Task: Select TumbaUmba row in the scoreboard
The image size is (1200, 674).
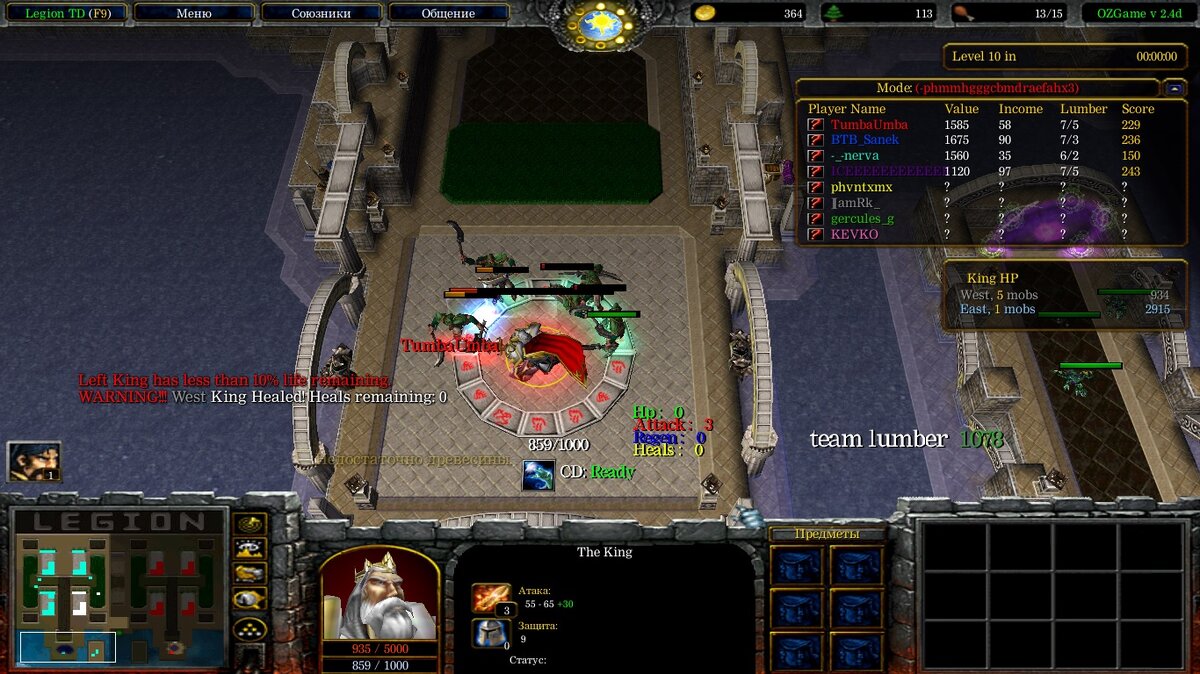Action: click(869, 125)
